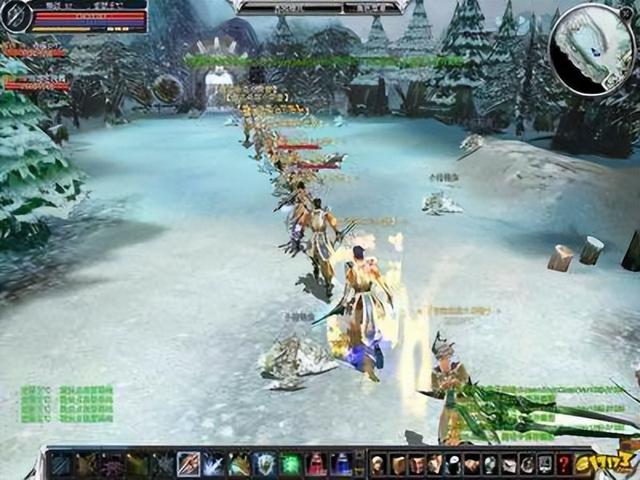Select the second party member frame
The width and height of the screenshot is (640, 480).
pos(37,85)
